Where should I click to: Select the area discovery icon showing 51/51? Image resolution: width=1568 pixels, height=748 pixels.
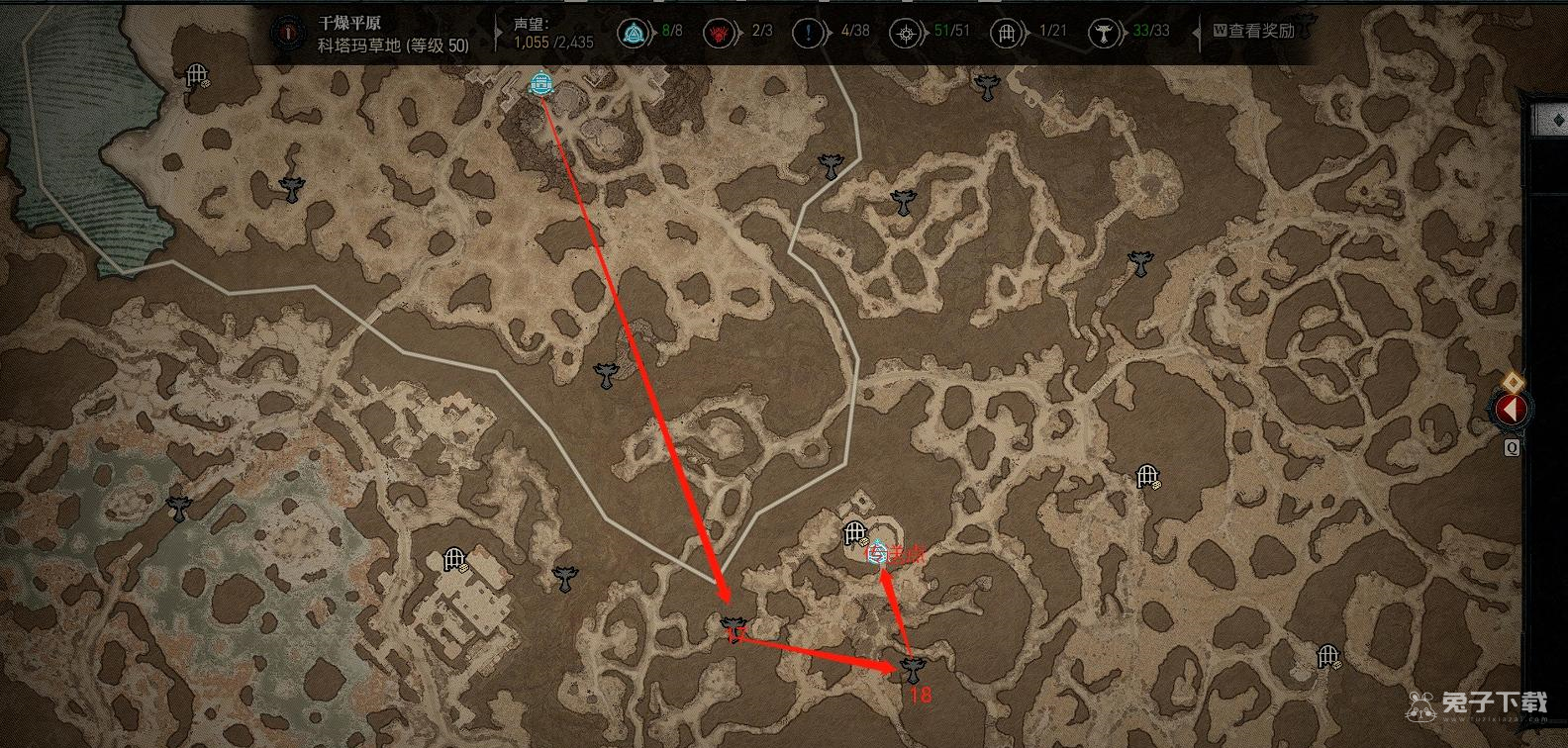[x=904, y=33]
